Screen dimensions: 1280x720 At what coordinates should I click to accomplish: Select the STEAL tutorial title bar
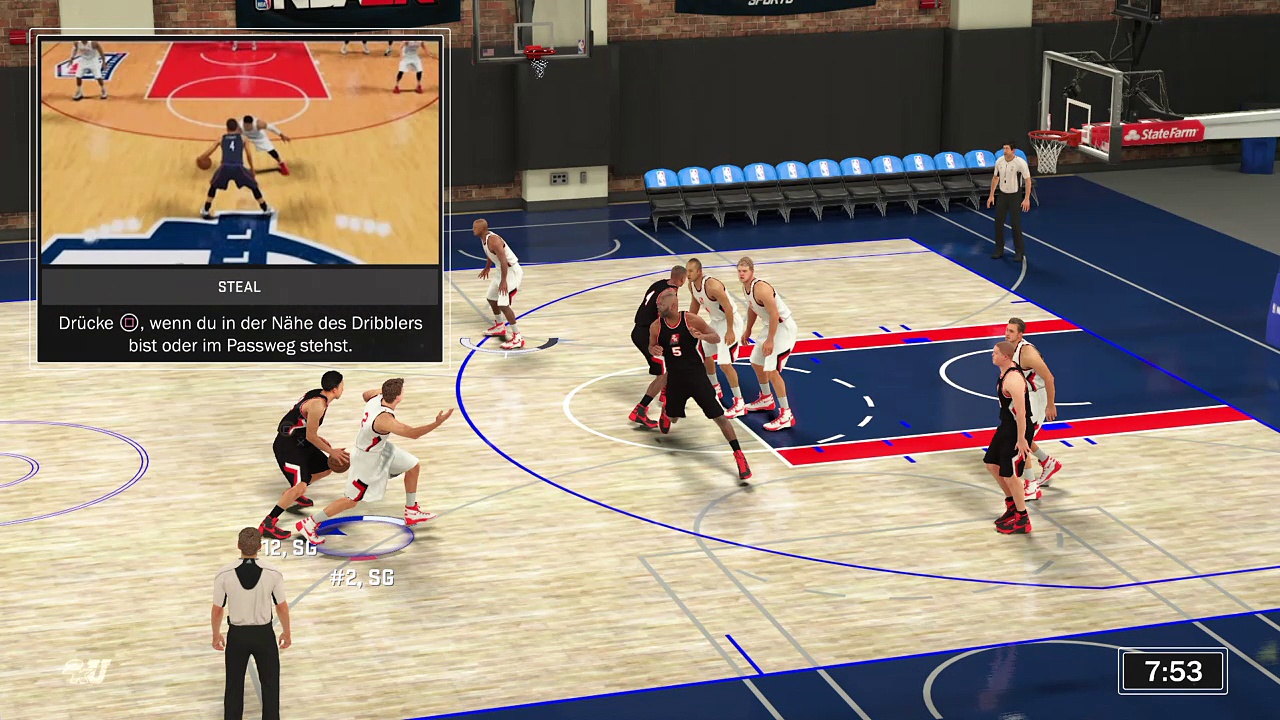coord(239,287)
